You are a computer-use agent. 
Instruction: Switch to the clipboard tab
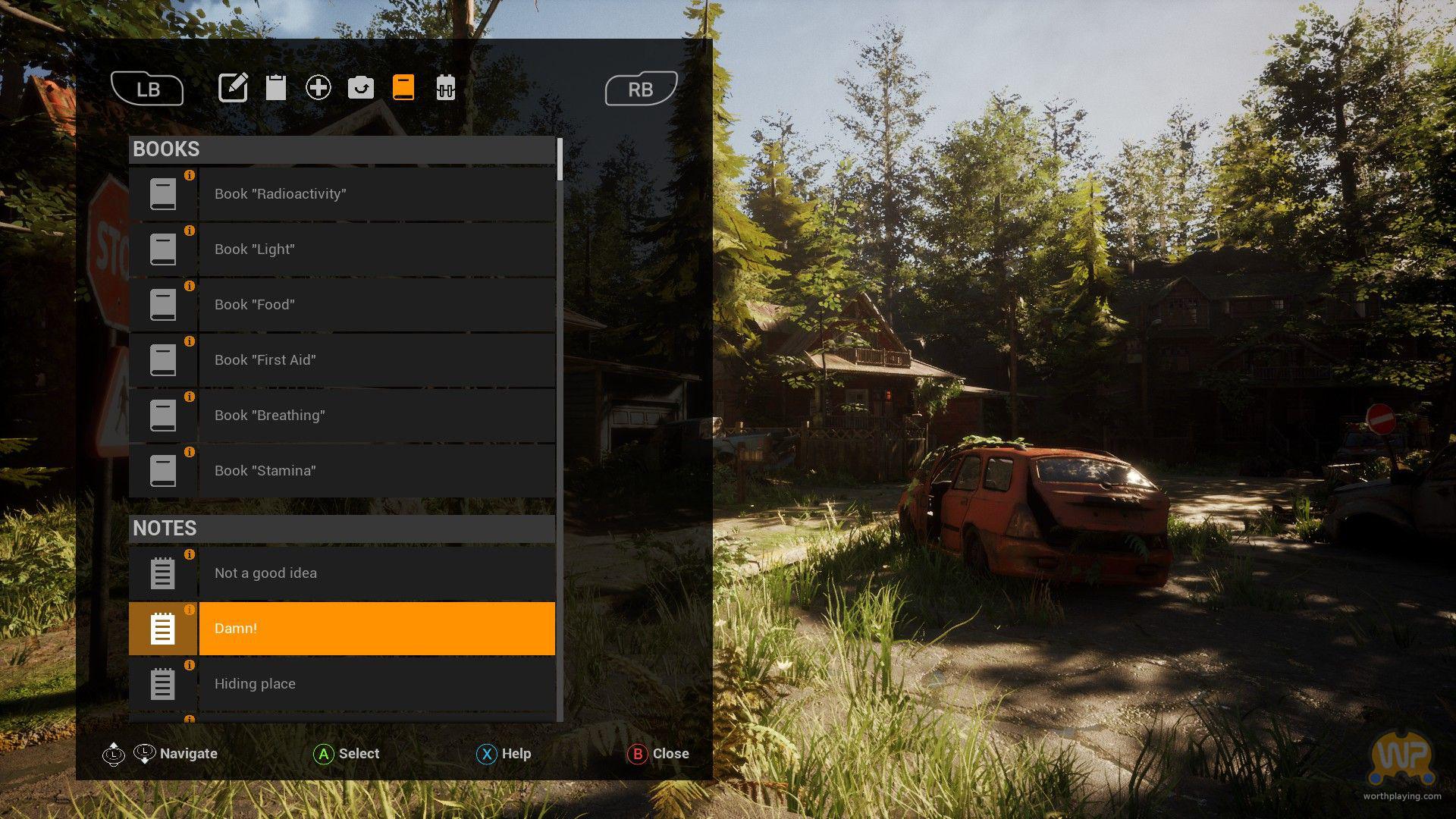click(x=276, y=88)
